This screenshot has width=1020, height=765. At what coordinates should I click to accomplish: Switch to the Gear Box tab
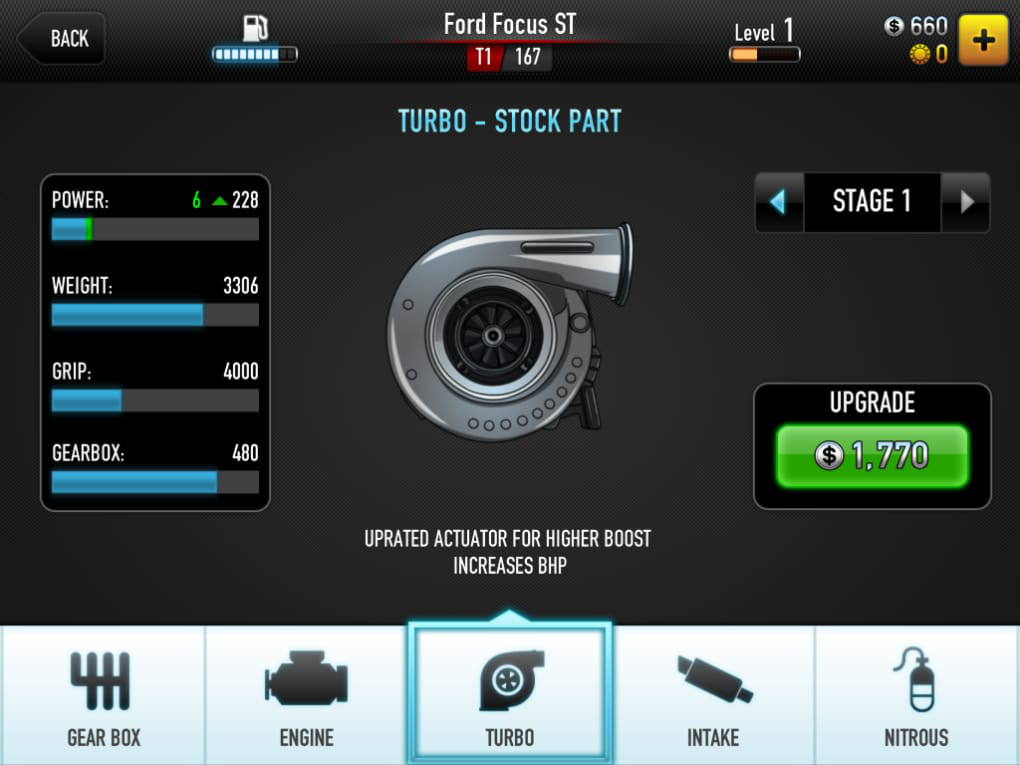pos(104,695)
